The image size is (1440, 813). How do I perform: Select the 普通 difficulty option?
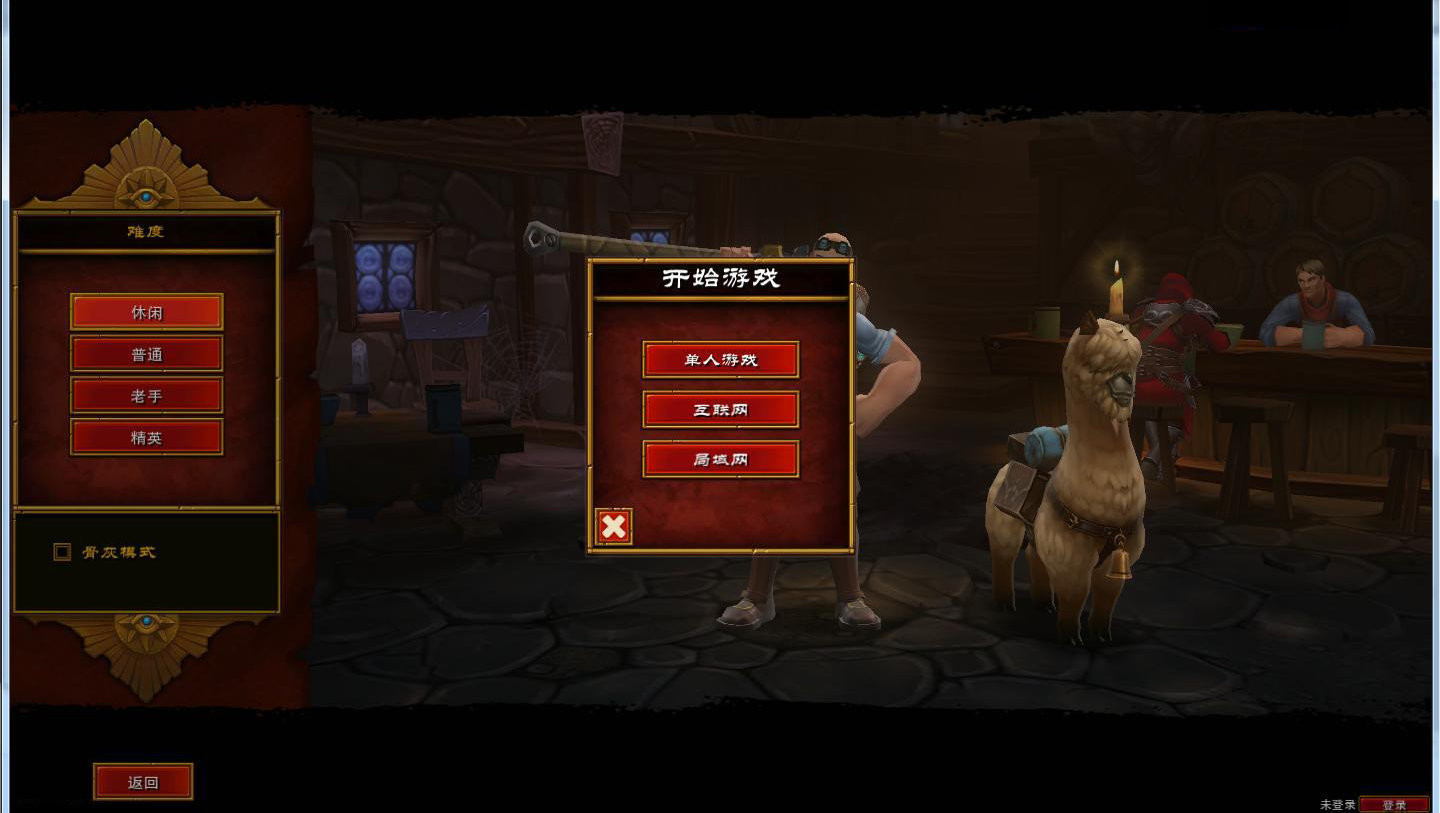click(146, 353)
